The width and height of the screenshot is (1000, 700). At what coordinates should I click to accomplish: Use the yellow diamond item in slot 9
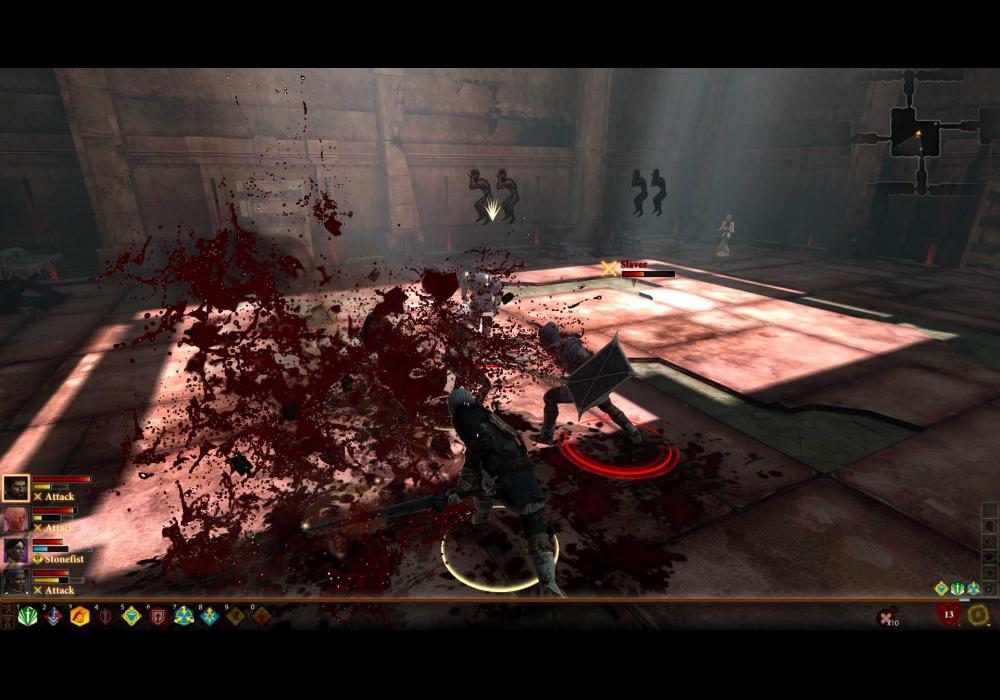235,616
